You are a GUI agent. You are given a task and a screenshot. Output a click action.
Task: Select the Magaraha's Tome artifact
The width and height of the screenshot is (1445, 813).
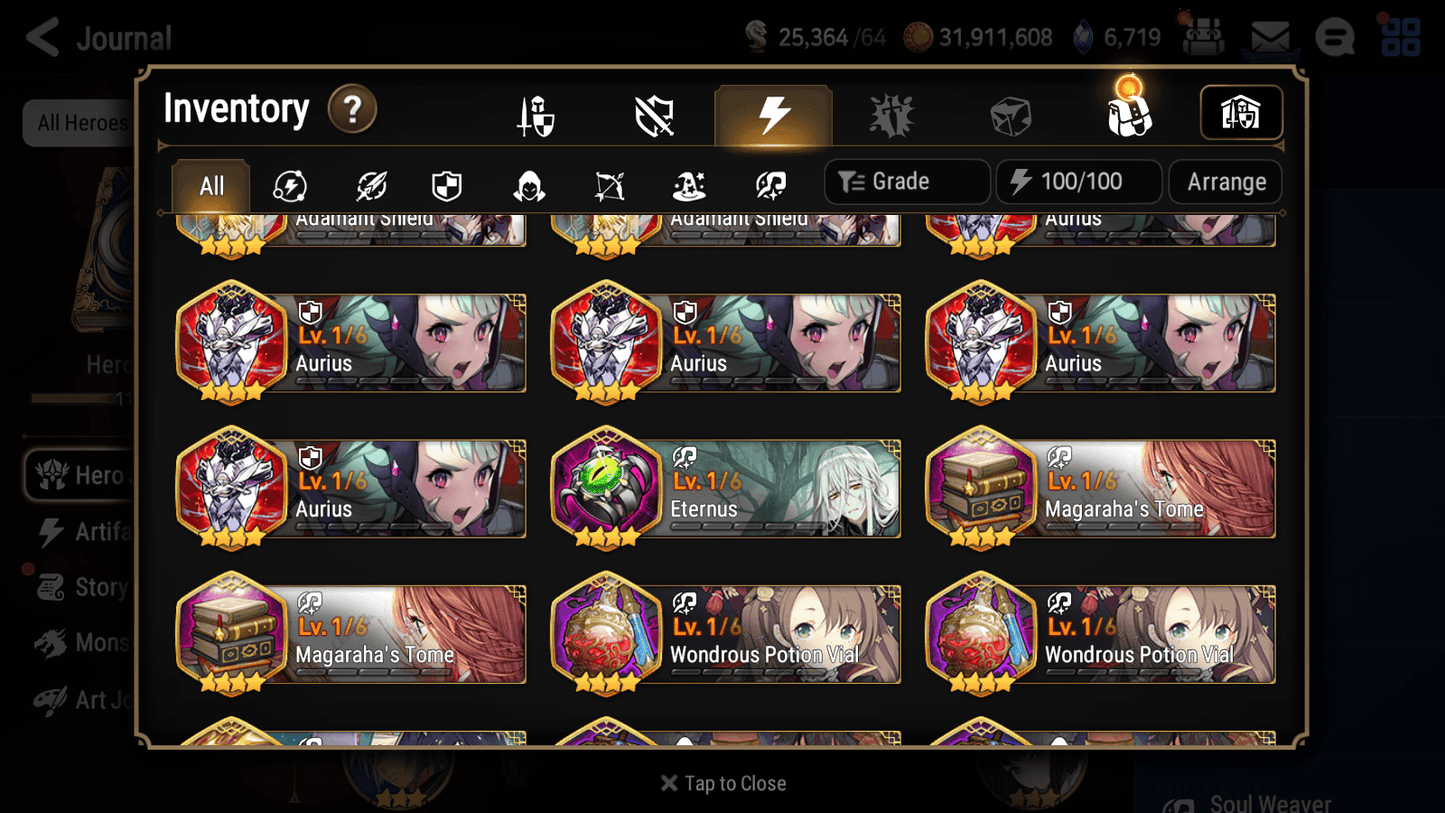pyautogui.click(x=1100, y=488)
